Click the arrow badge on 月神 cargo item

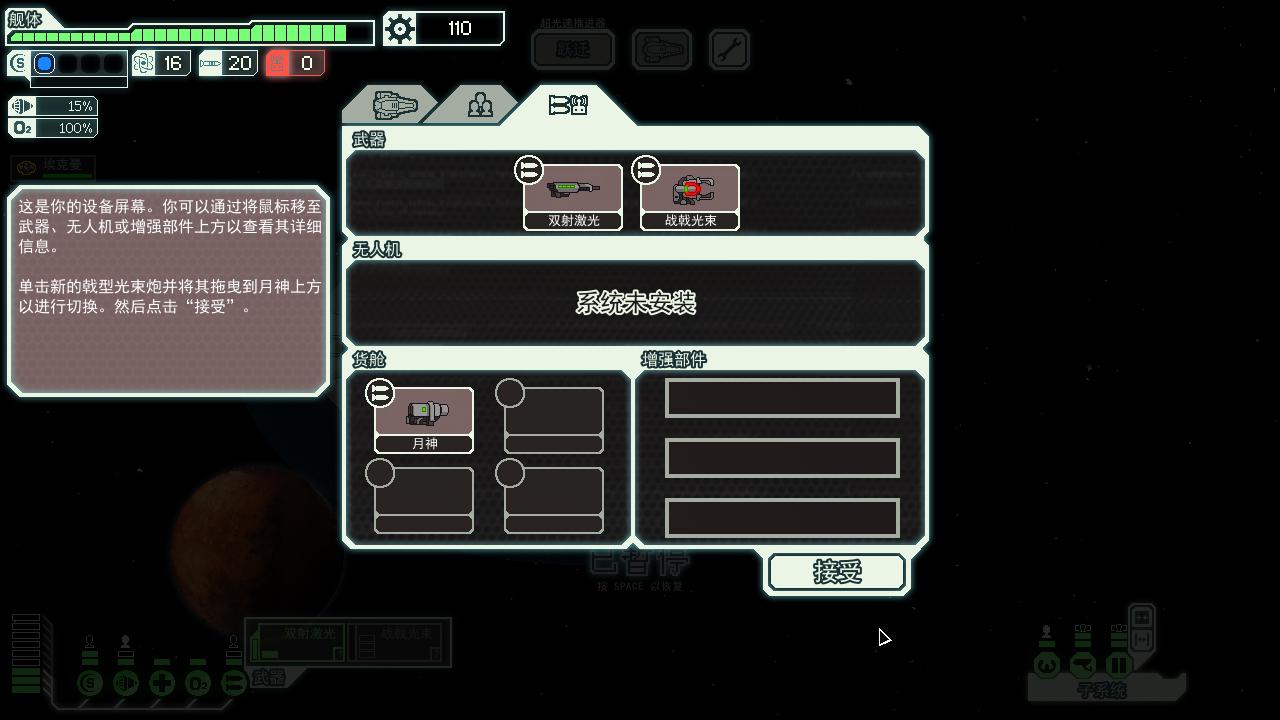pyautogui.click(x=380, y=394)
